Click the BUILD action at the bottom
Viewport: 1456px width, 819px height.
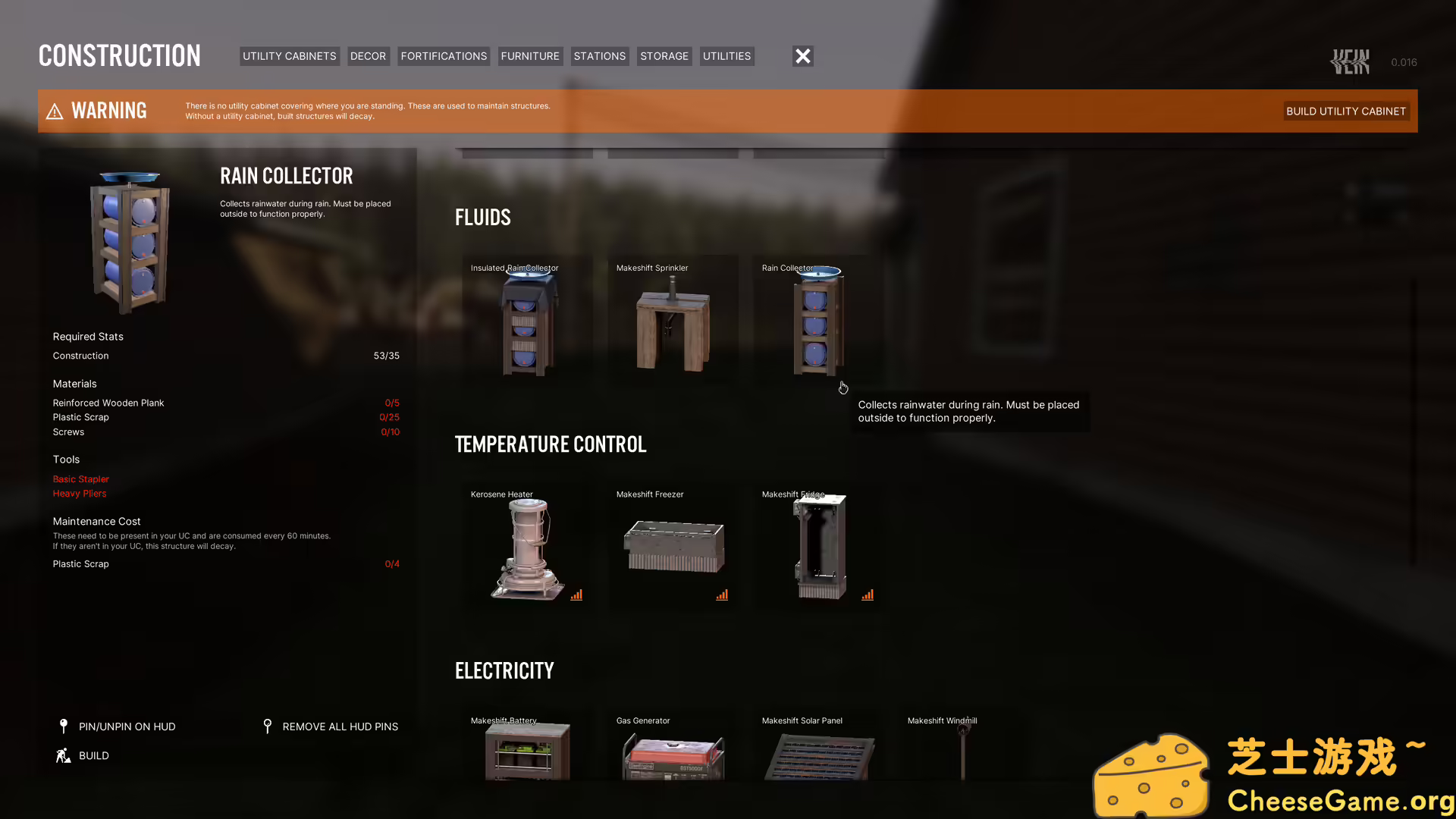[93, 755]
